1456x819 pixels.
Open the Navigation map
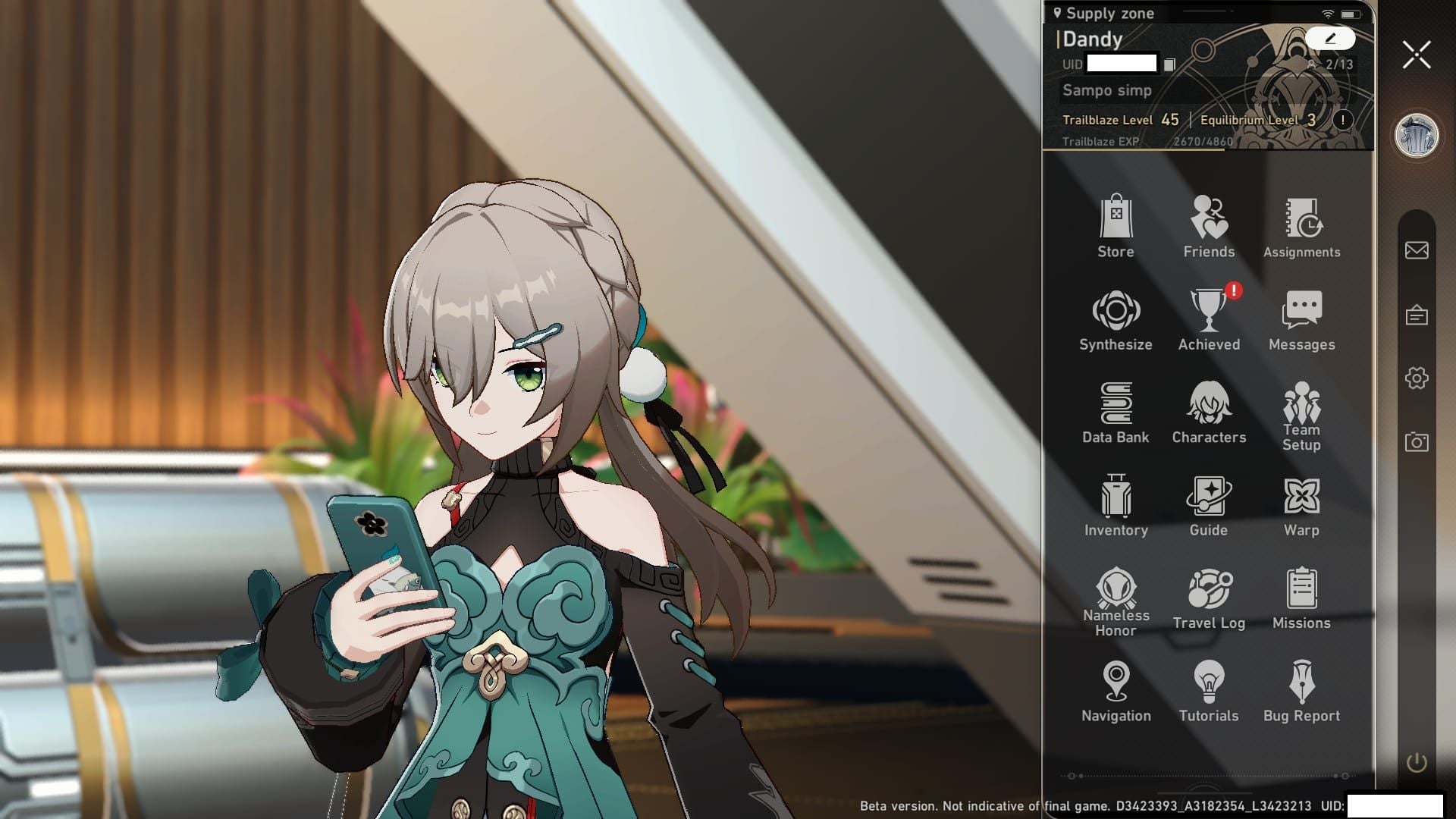click(1116, 690)
